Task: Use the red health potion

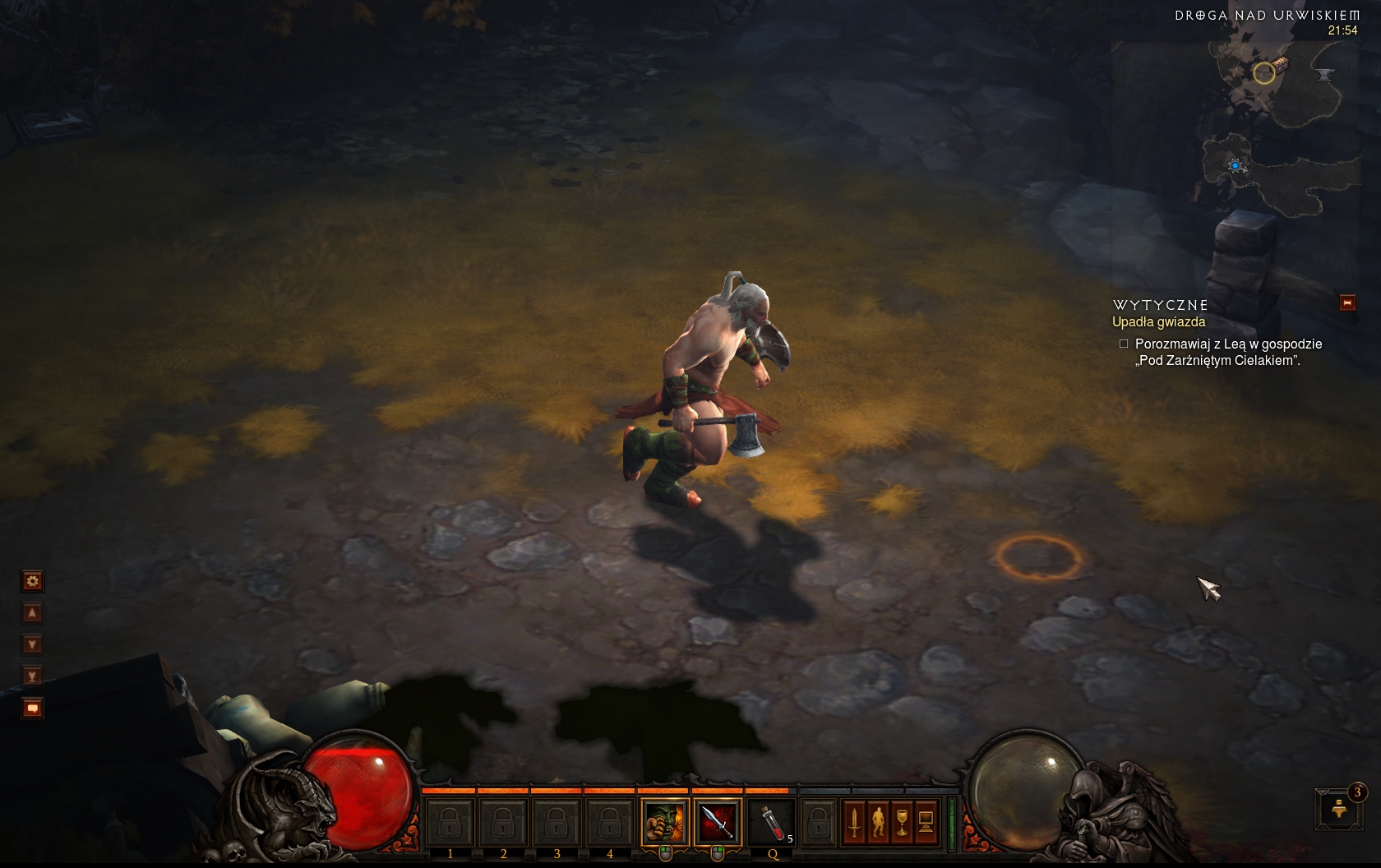Action: click(770, 821)
